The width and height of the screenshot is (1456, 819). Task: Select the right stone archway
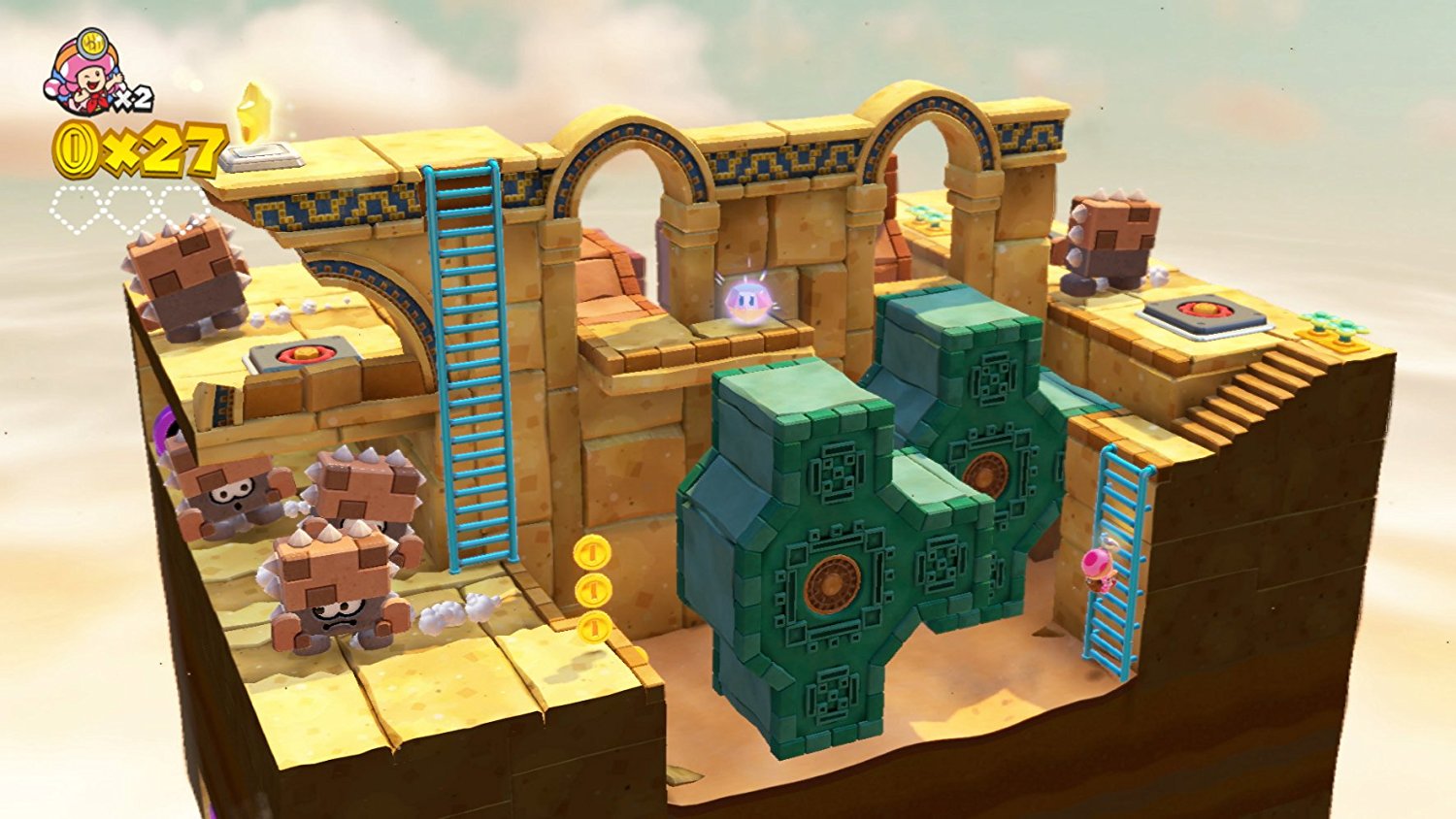[927, 150]
